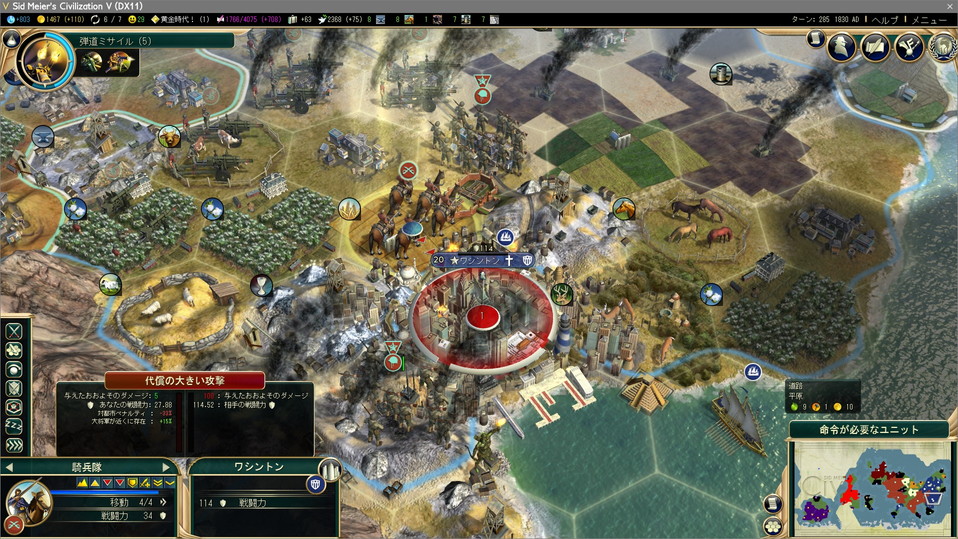Open the notification log scroll icon
This screenshot has height=539, width=958.
[x=816, y=39]
